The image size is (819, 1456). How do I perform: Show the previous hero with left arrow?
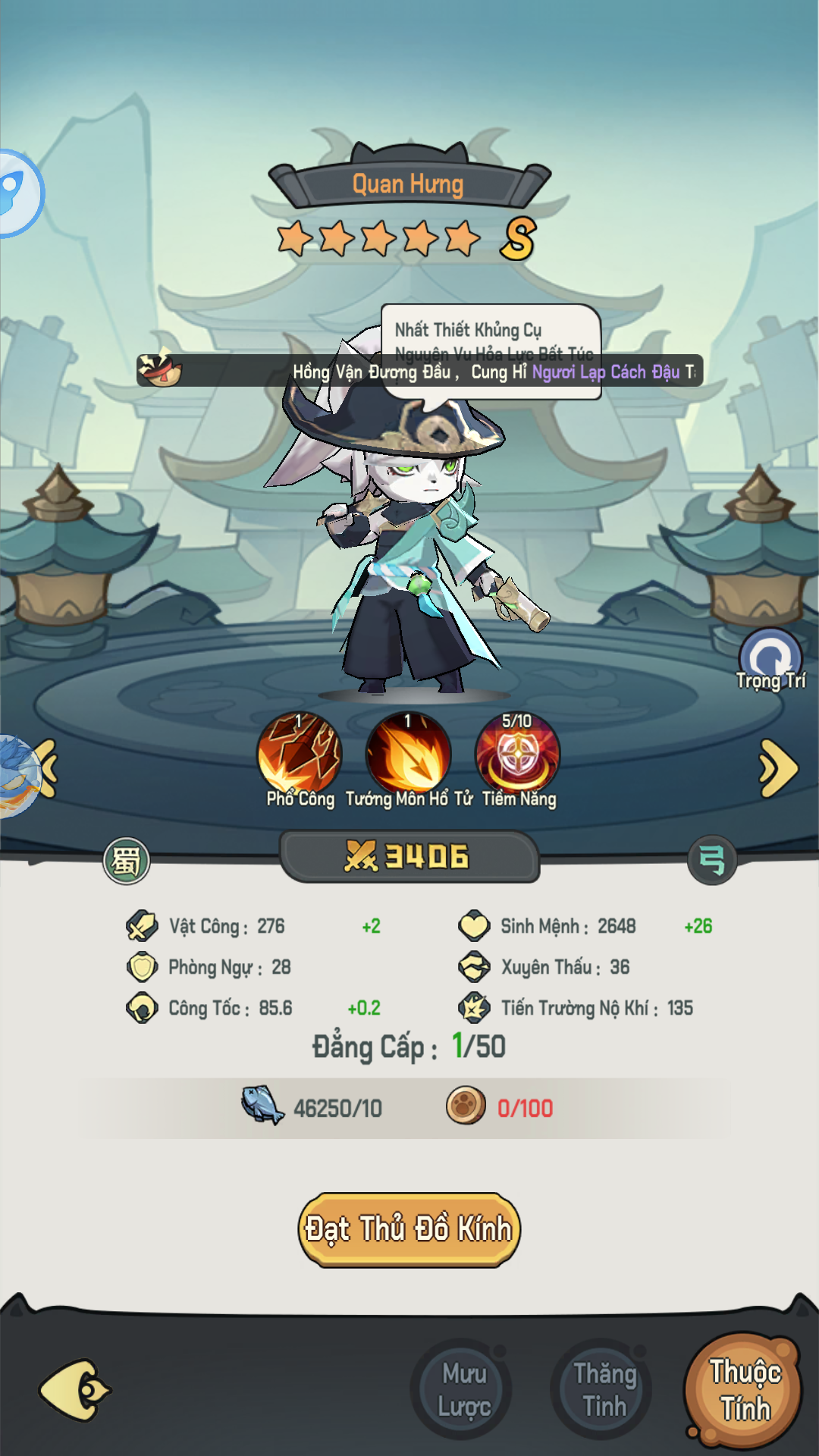(x=47, y=768)
